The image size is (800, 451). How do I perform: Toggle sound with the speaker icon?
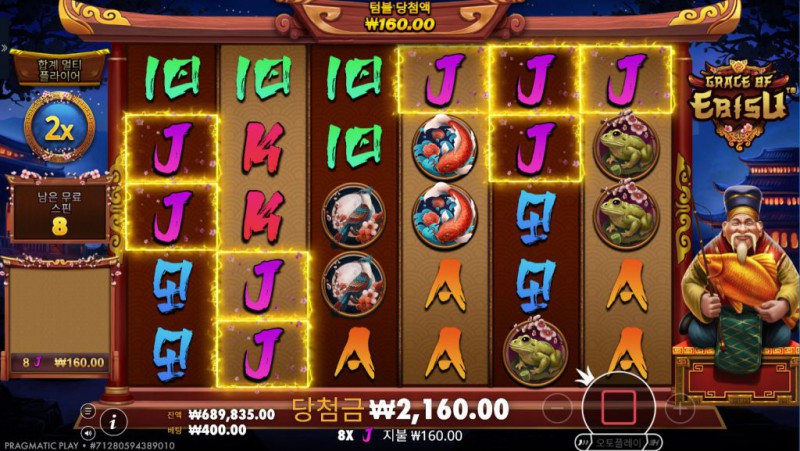pos(88,433)
